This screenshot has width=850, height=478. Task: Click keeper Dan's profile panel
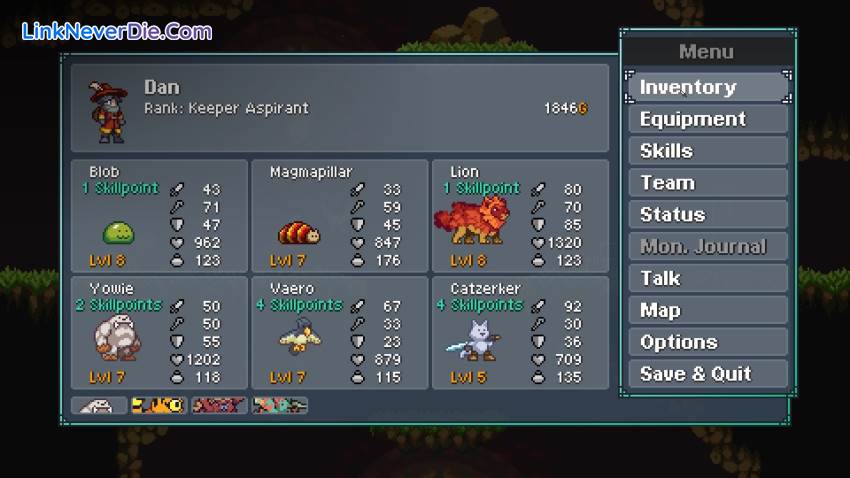coord(339,108)
